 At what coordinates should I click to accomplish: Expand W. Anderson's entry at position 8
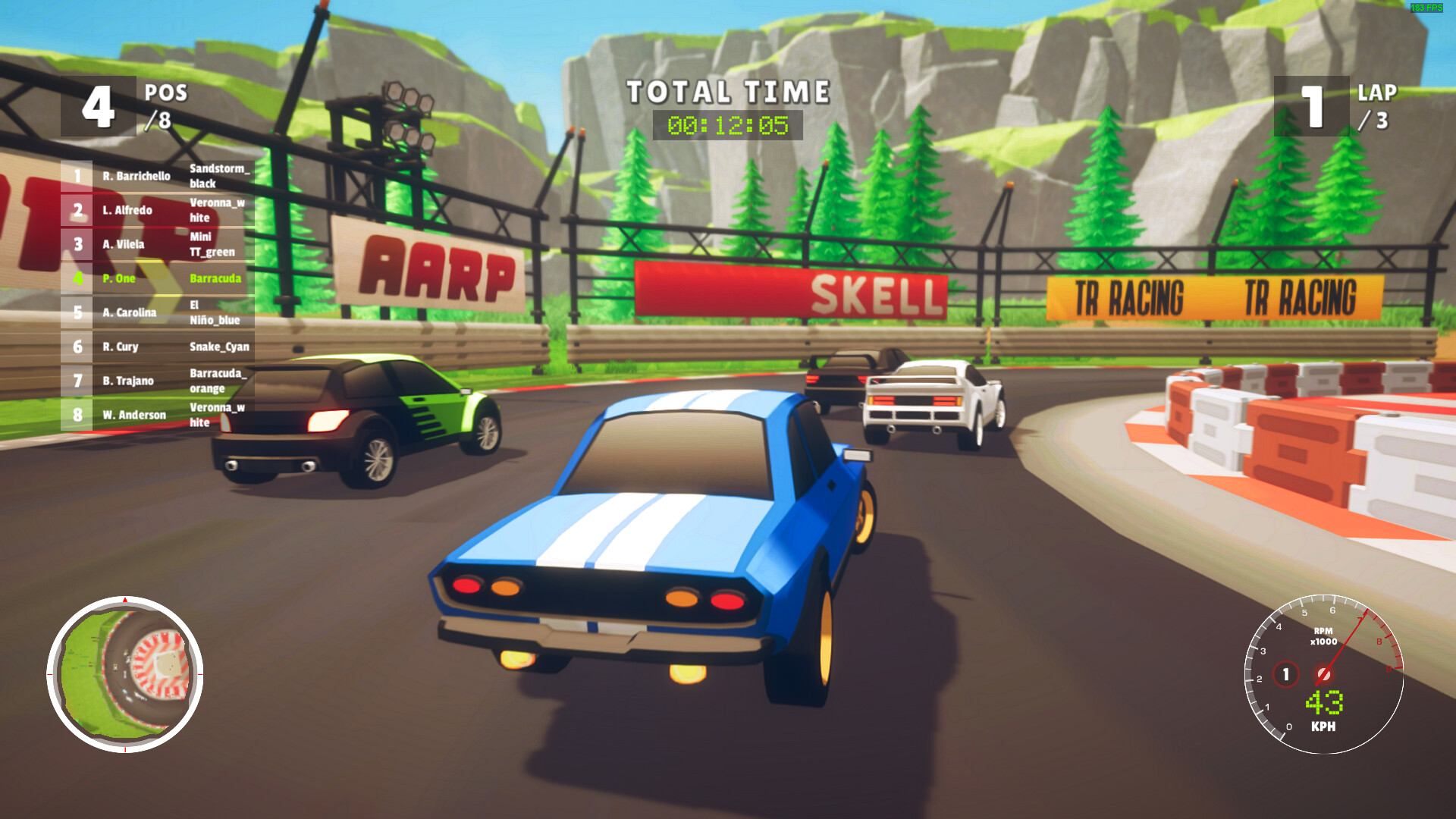point(135,416)
